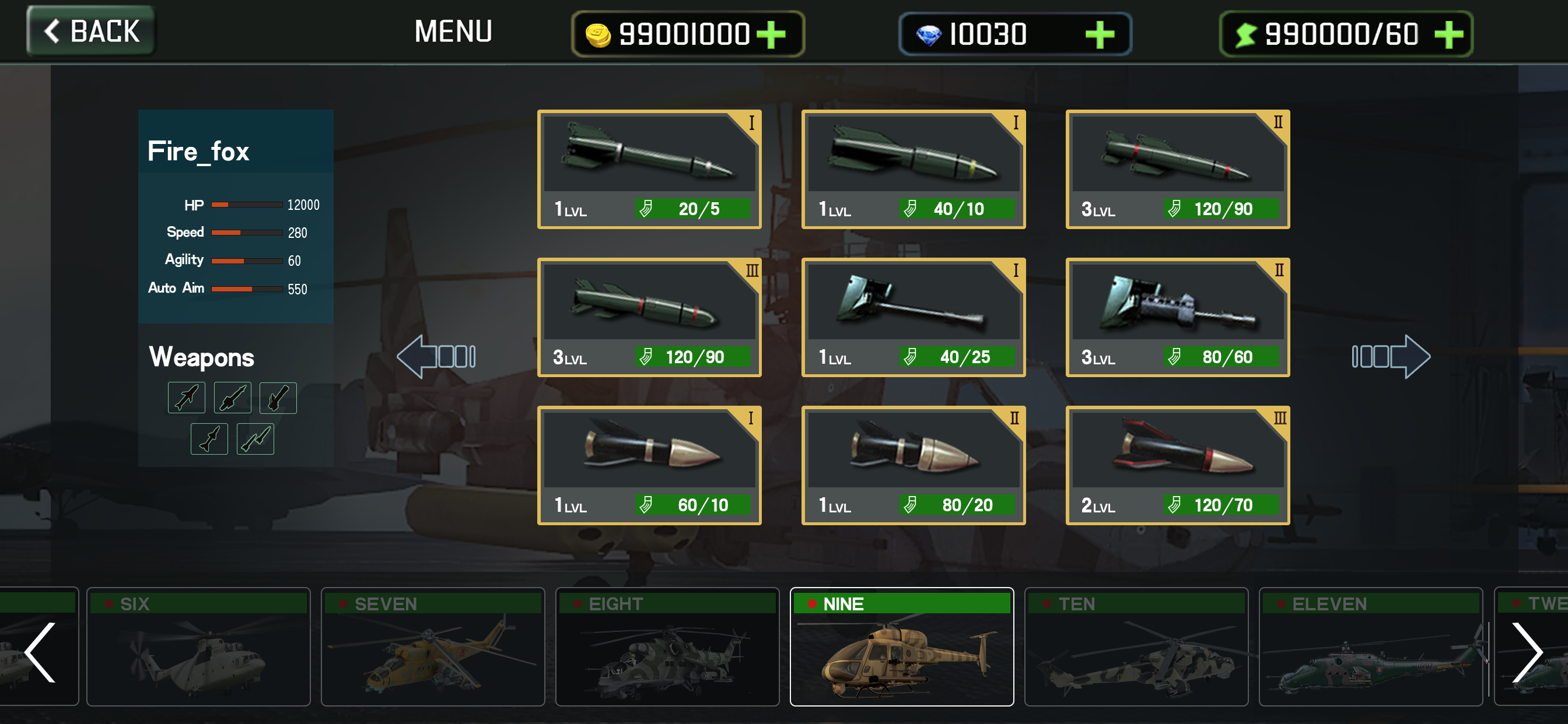The width and height of the screenshot is (1568, 724).
Task: Show the next weapons page
Action: click(1391, 357)
